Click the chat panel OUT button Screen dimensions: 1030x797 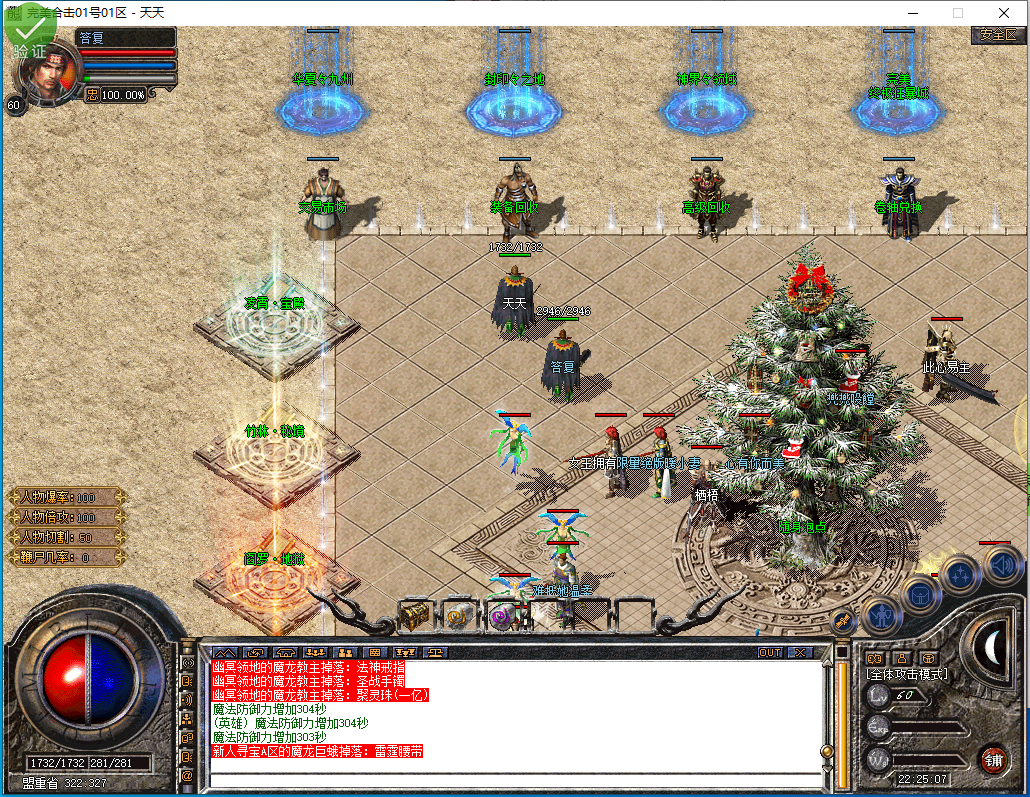click(x=769, y=652)
